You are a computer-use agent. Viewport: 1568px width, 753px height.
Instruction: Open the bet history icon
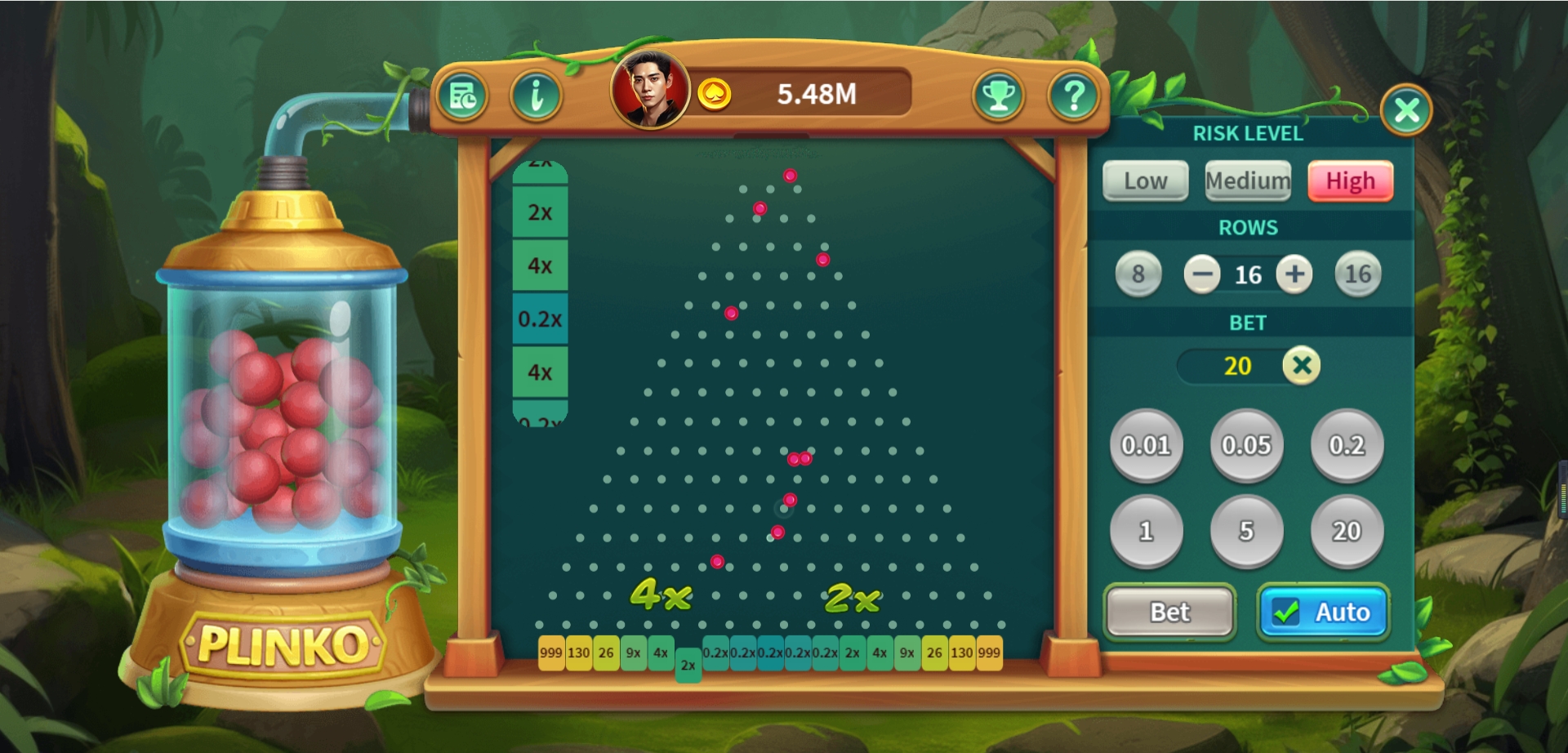pos(463,96)
